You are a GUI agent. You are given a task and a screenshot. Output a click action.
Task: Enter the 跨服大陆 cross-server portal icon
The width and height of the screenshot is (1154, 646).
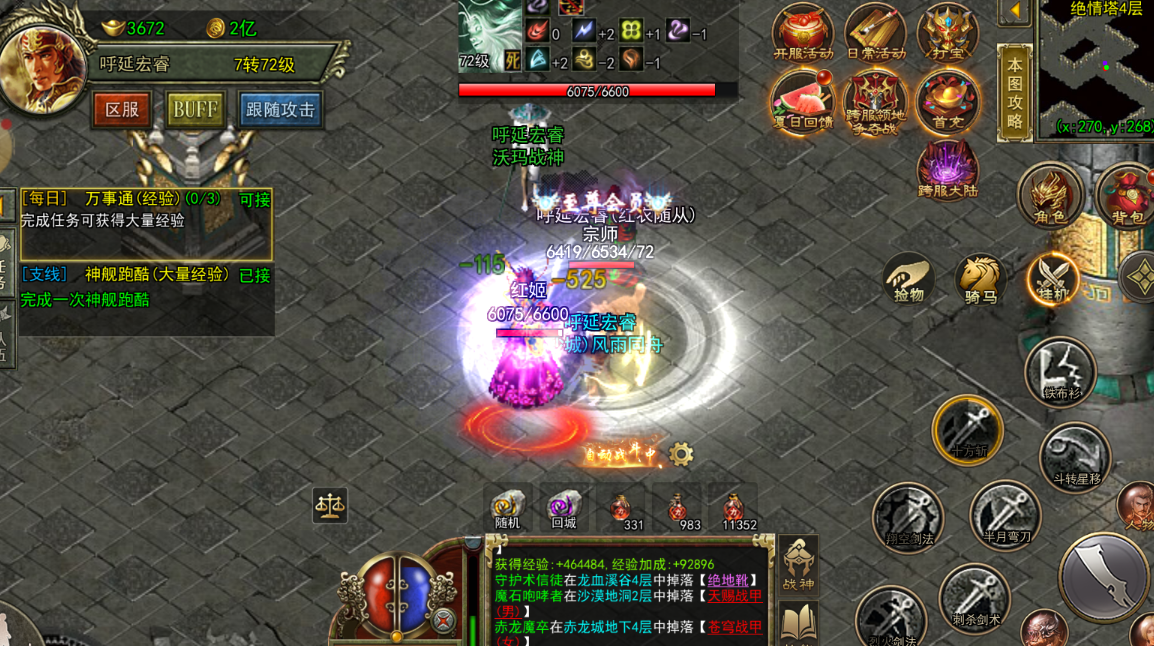click(946, 169)
